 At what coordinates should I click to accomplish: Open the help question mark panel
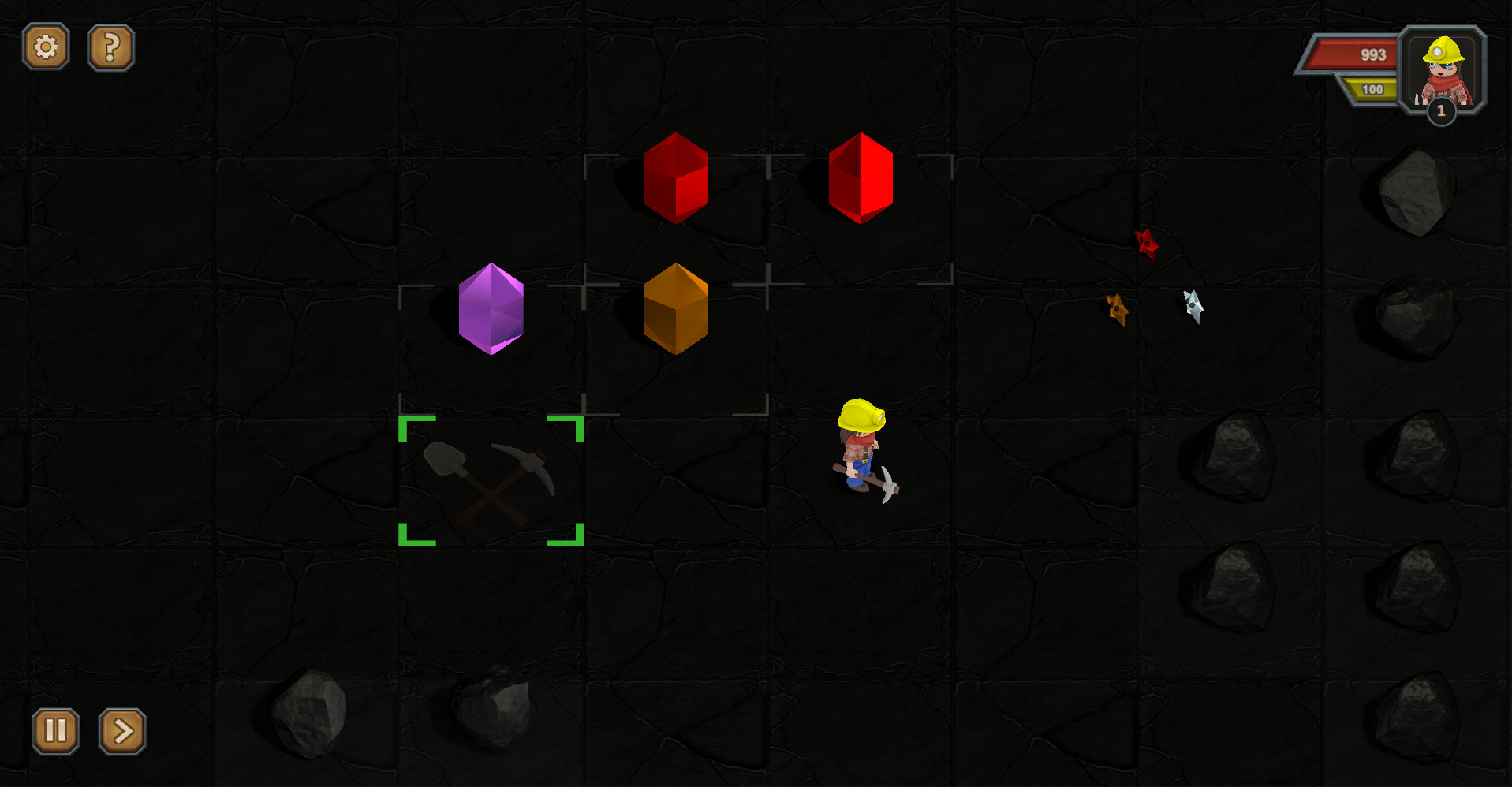point(110,47)
